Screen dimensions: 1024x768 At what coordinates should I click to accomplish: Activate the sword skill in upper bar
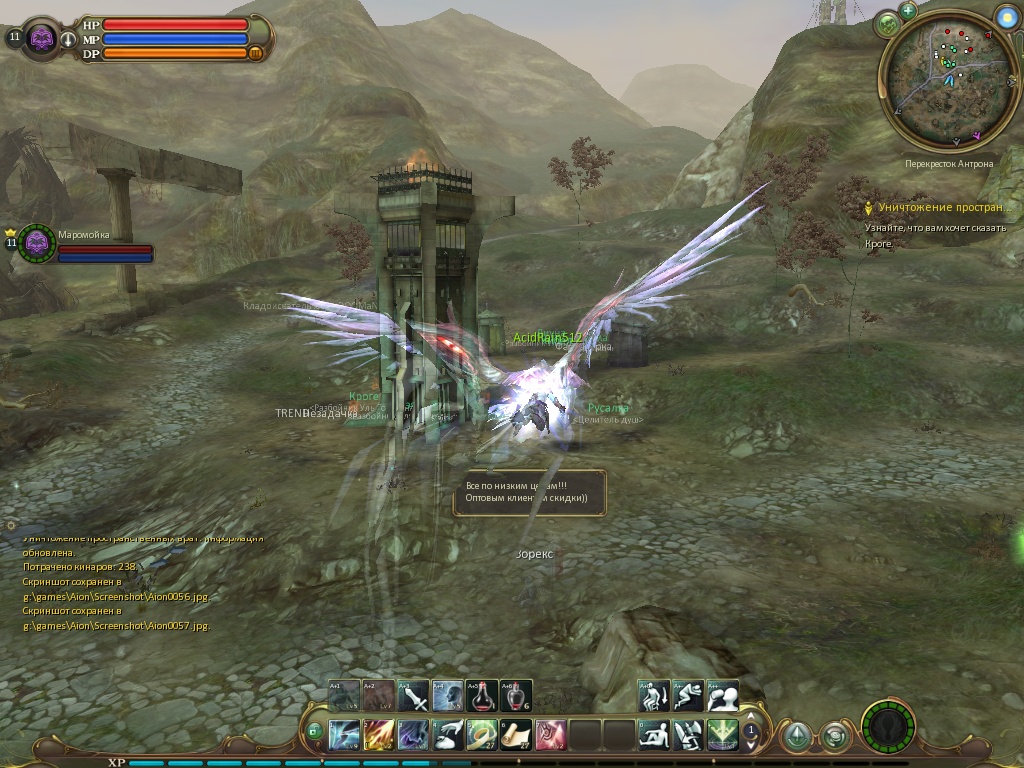pyautogui.click(x=413, y=696)
